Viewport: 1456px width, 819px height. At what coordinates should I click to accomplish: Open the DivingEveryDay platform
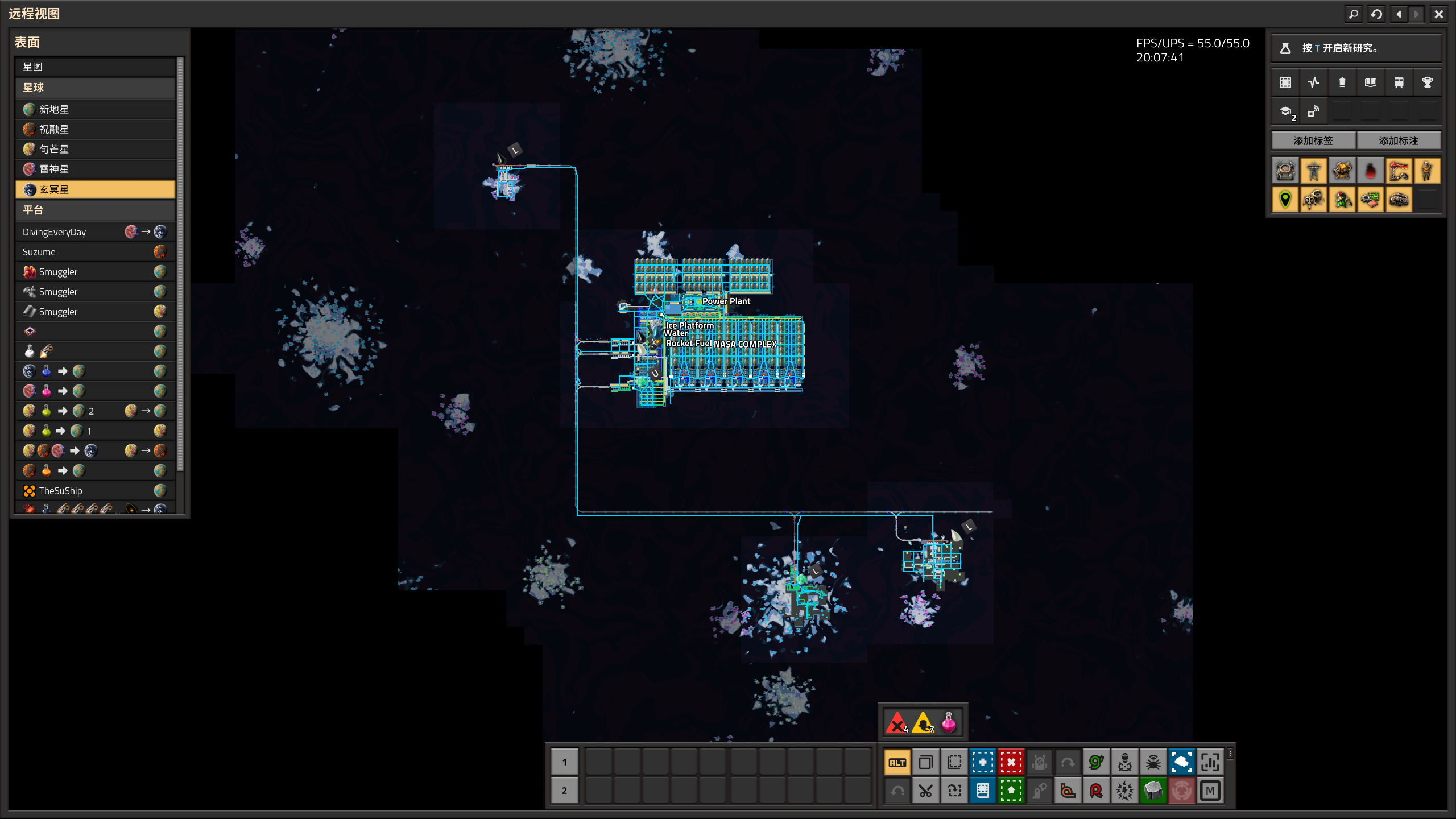[x=95, y=232]
